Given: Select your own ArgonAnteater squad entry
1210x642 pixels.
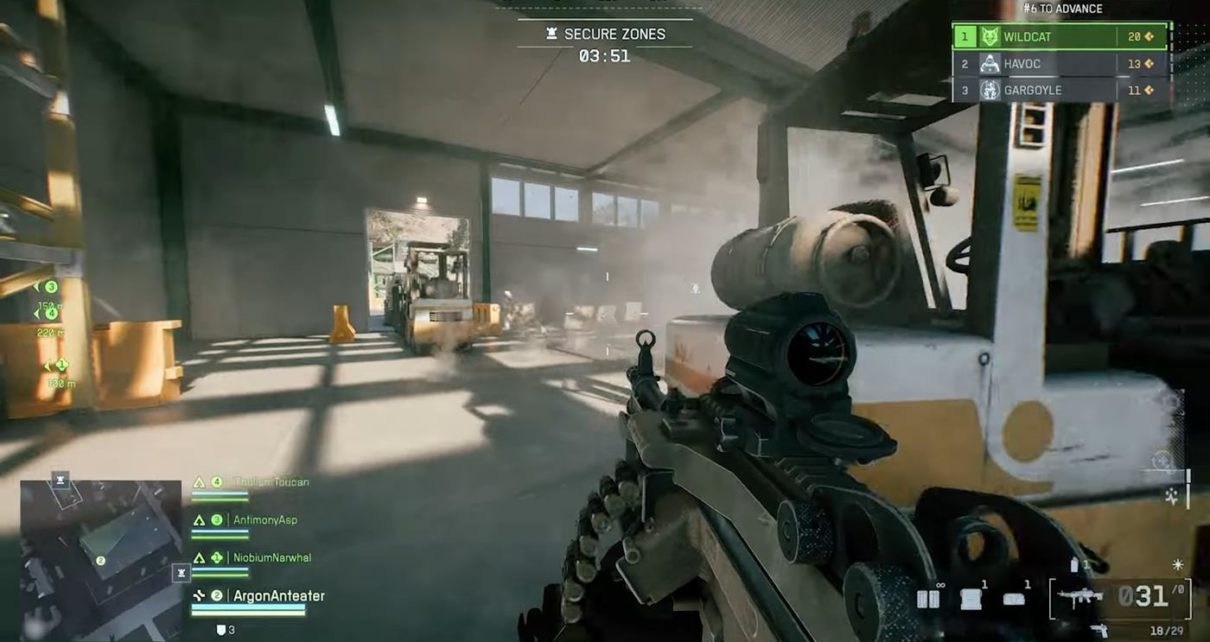Looking at the screenshot, I should 278,596.
